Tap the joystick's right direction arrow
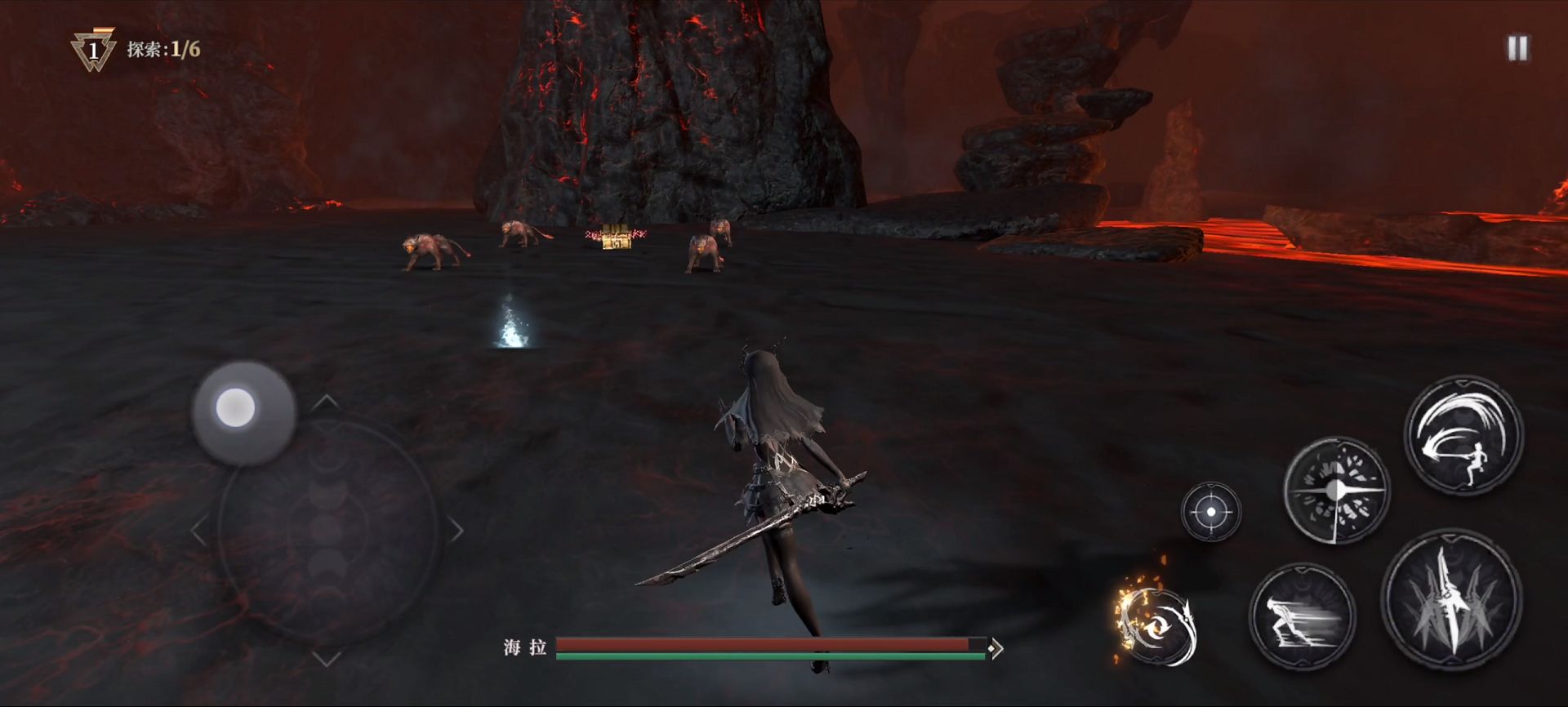 [x=456, y=531]
